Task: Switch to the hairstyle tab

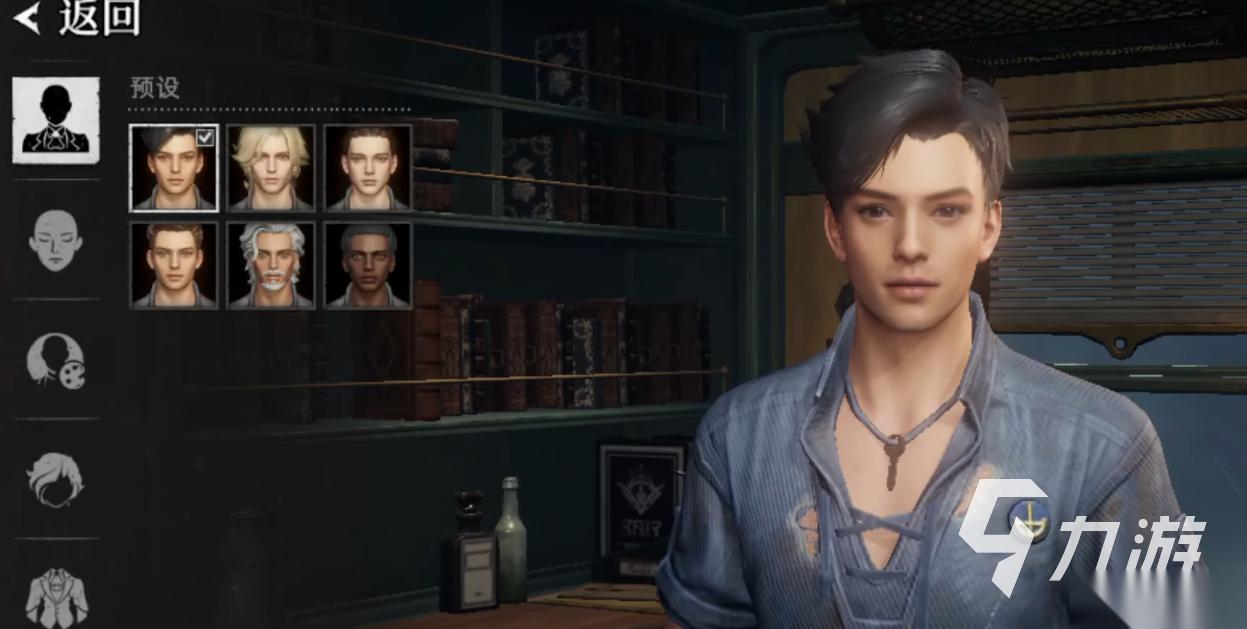Action: 56,479
